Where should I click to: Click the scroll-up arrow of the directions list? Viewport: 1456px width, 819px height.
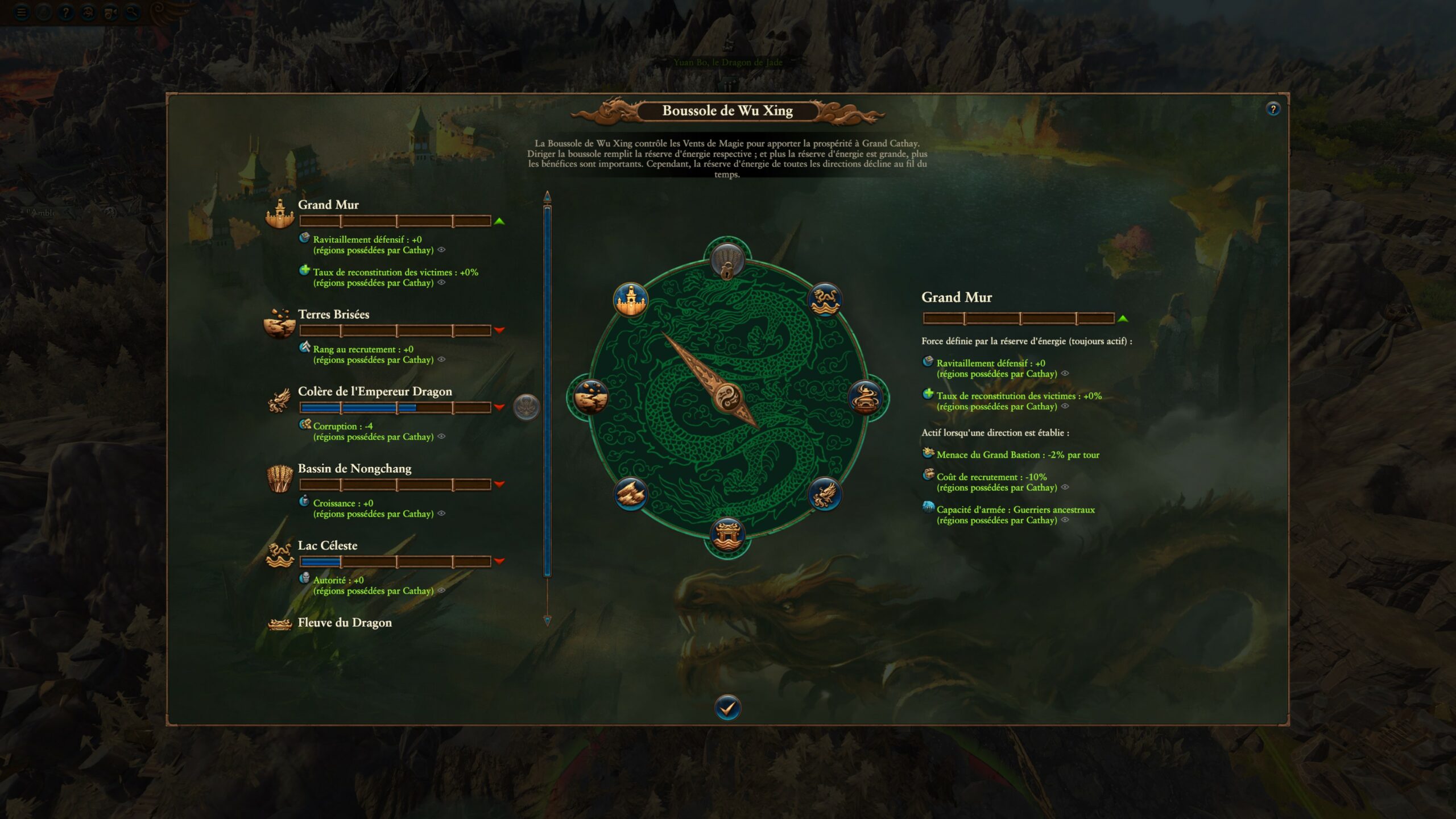(547, 197)
